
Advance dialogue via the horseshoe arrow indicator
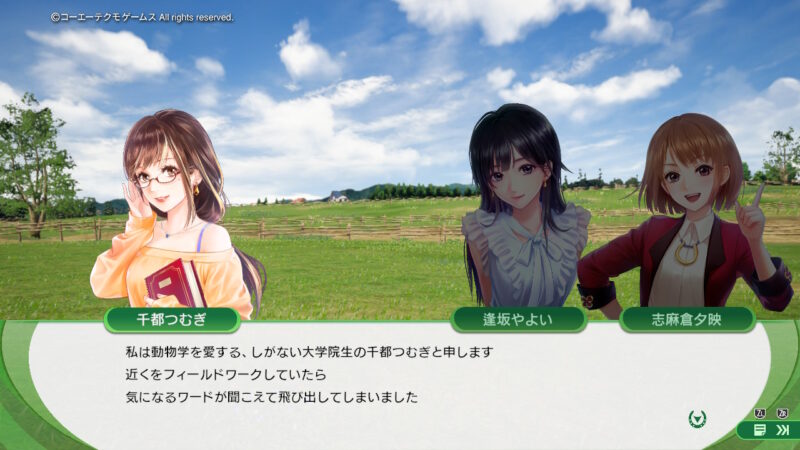[x=699, y=417]
